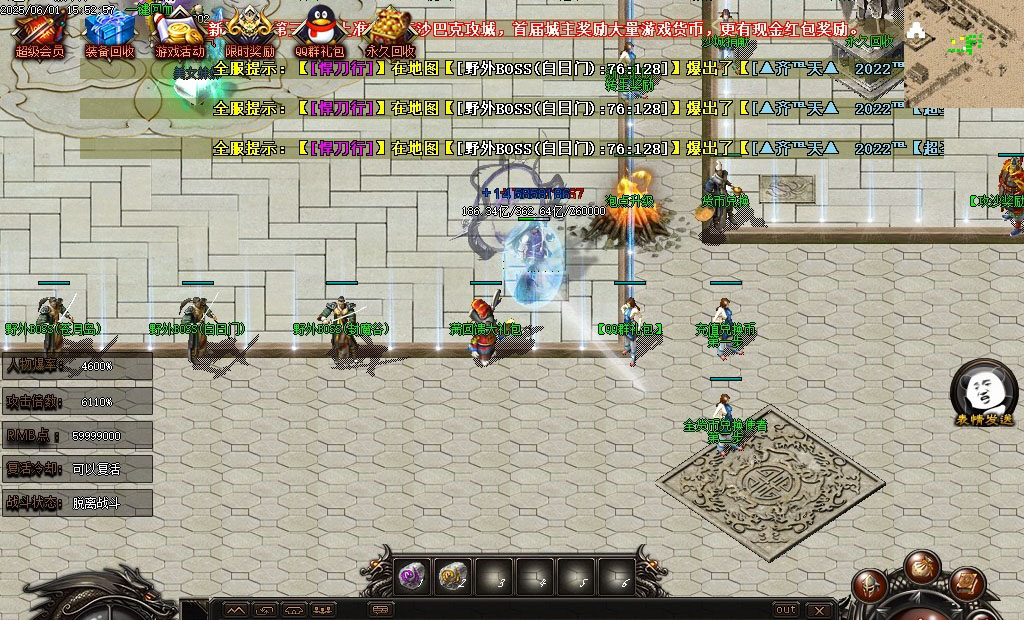Click the minimap in the corner
Viewport: 1024px width, 620px height.
pos(963,52)
